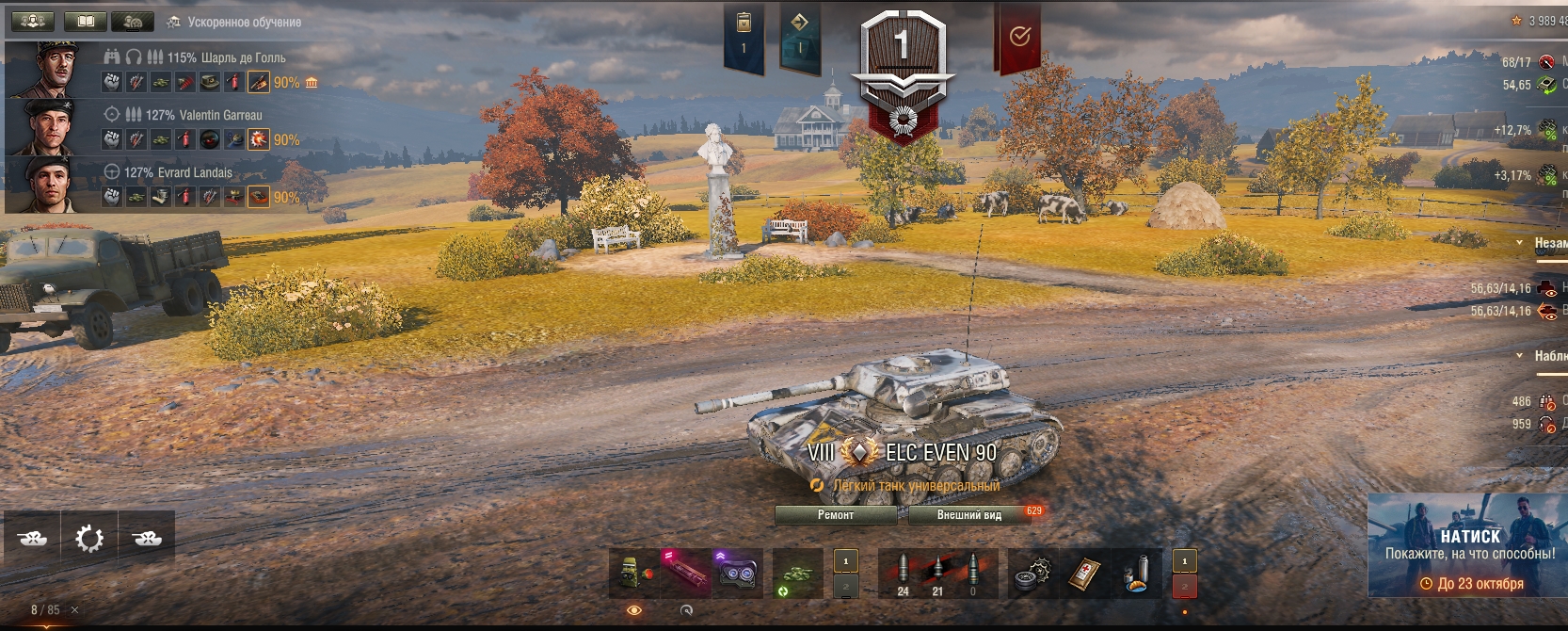Toggle Ускоренное обучение accelerated crew training

pos(234,22)
